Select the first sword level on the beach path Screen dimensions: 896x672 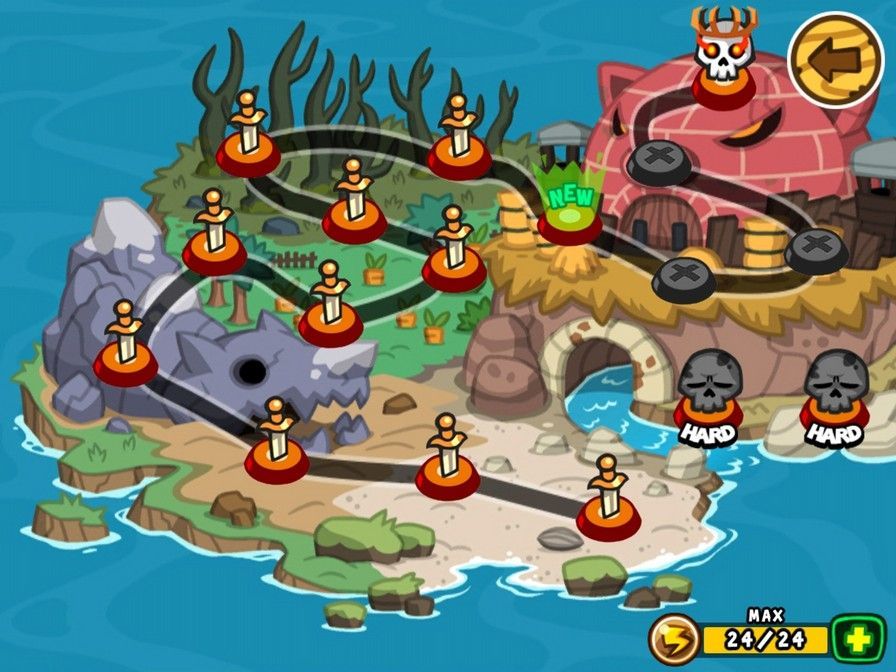point(608,502)
